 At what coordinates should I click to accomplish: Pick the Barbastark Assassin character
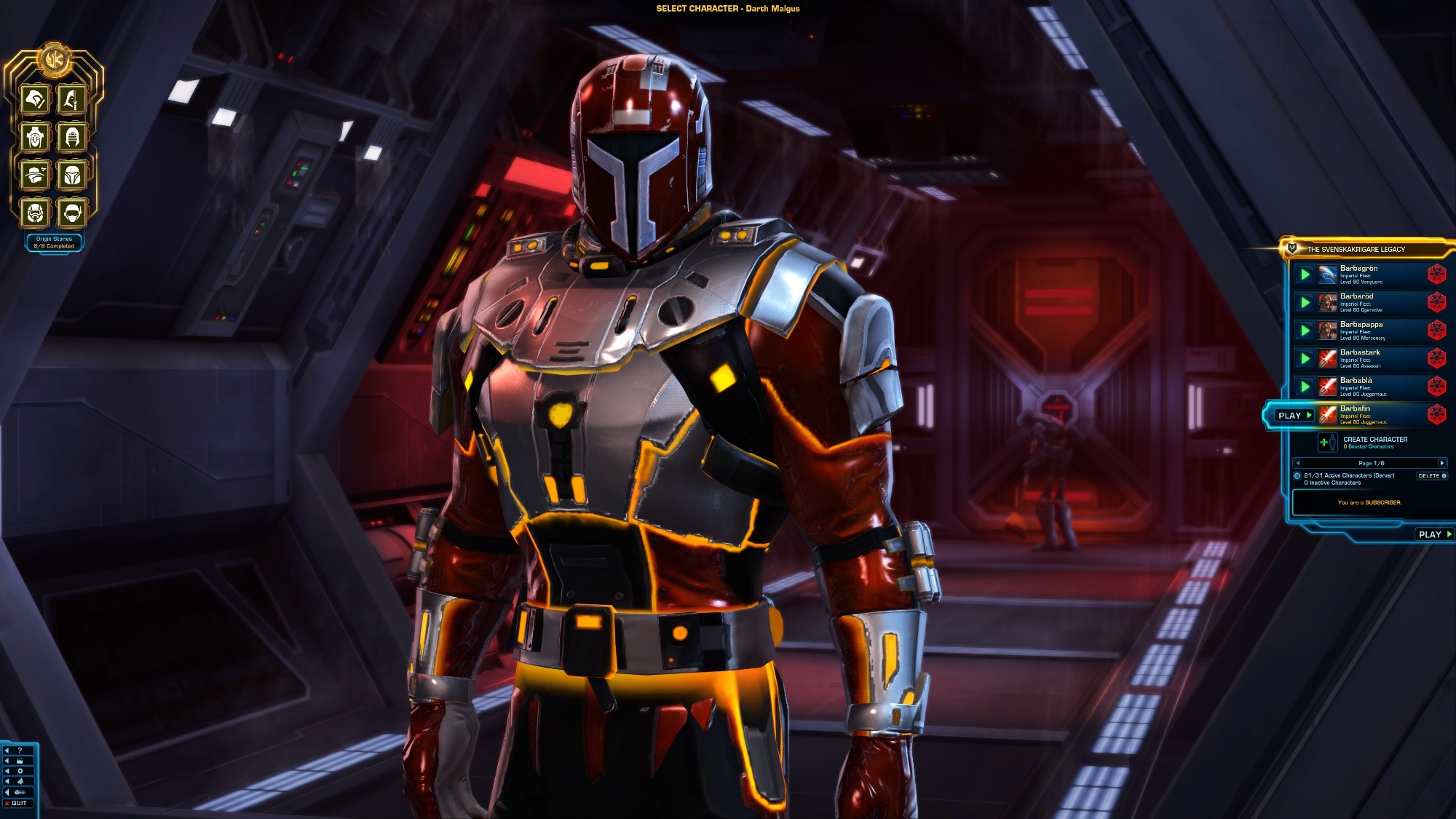point(1358,358)
